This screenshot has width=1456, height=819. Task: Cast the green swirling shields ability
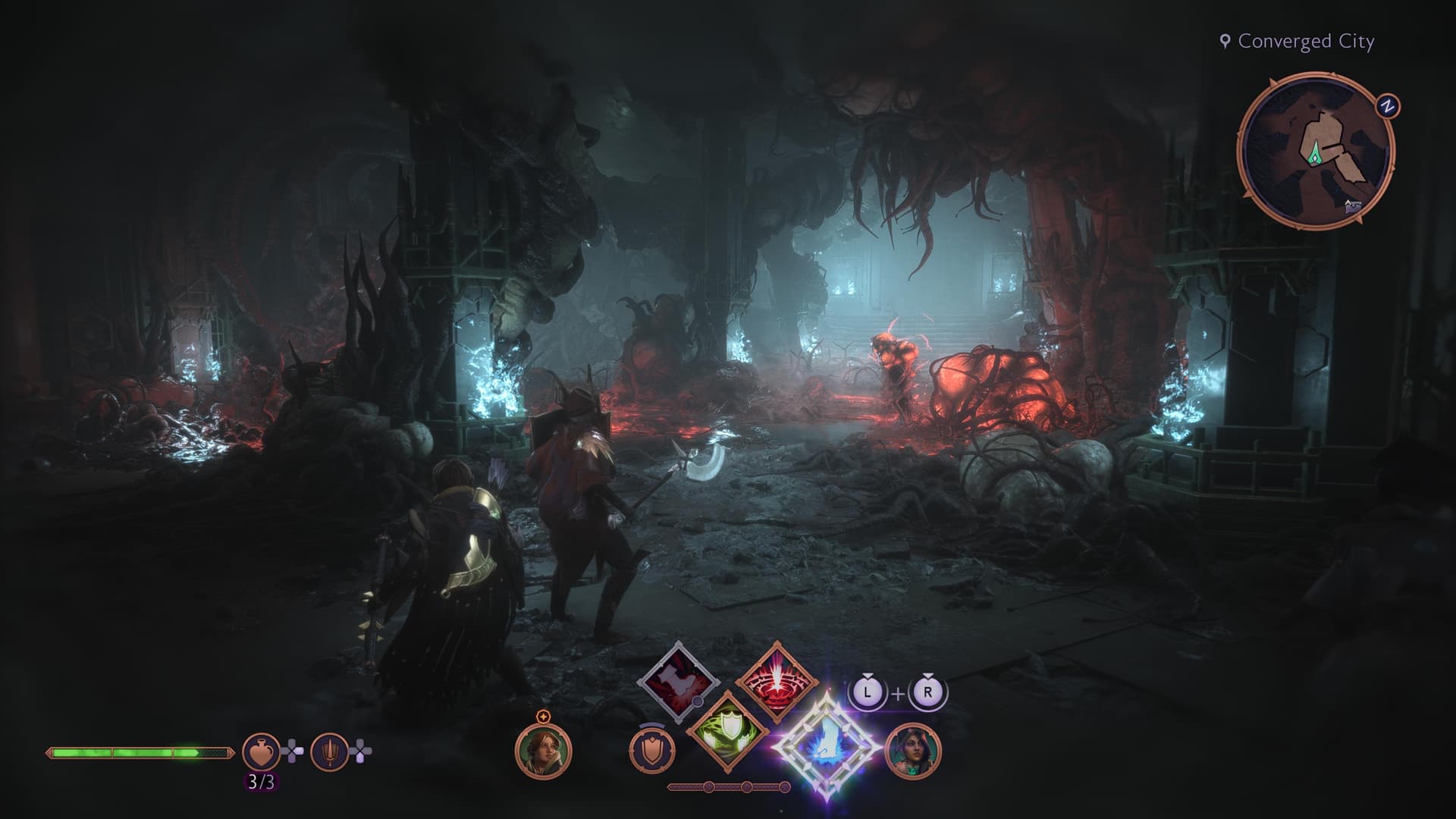(726, 730)
